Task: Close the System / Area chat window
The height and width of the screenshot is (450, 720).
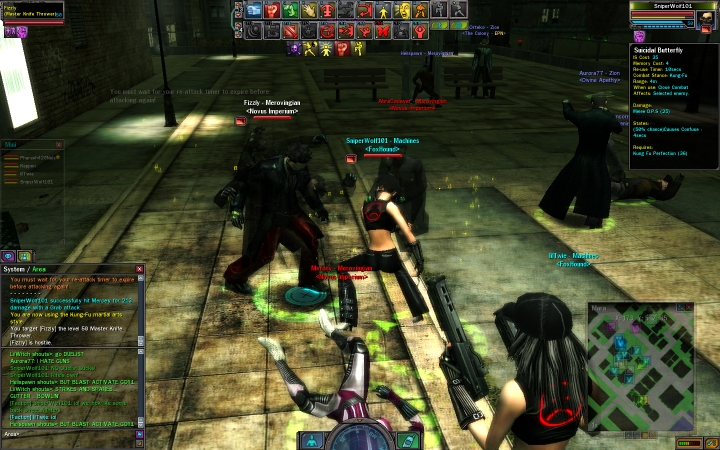Action: 140,269
